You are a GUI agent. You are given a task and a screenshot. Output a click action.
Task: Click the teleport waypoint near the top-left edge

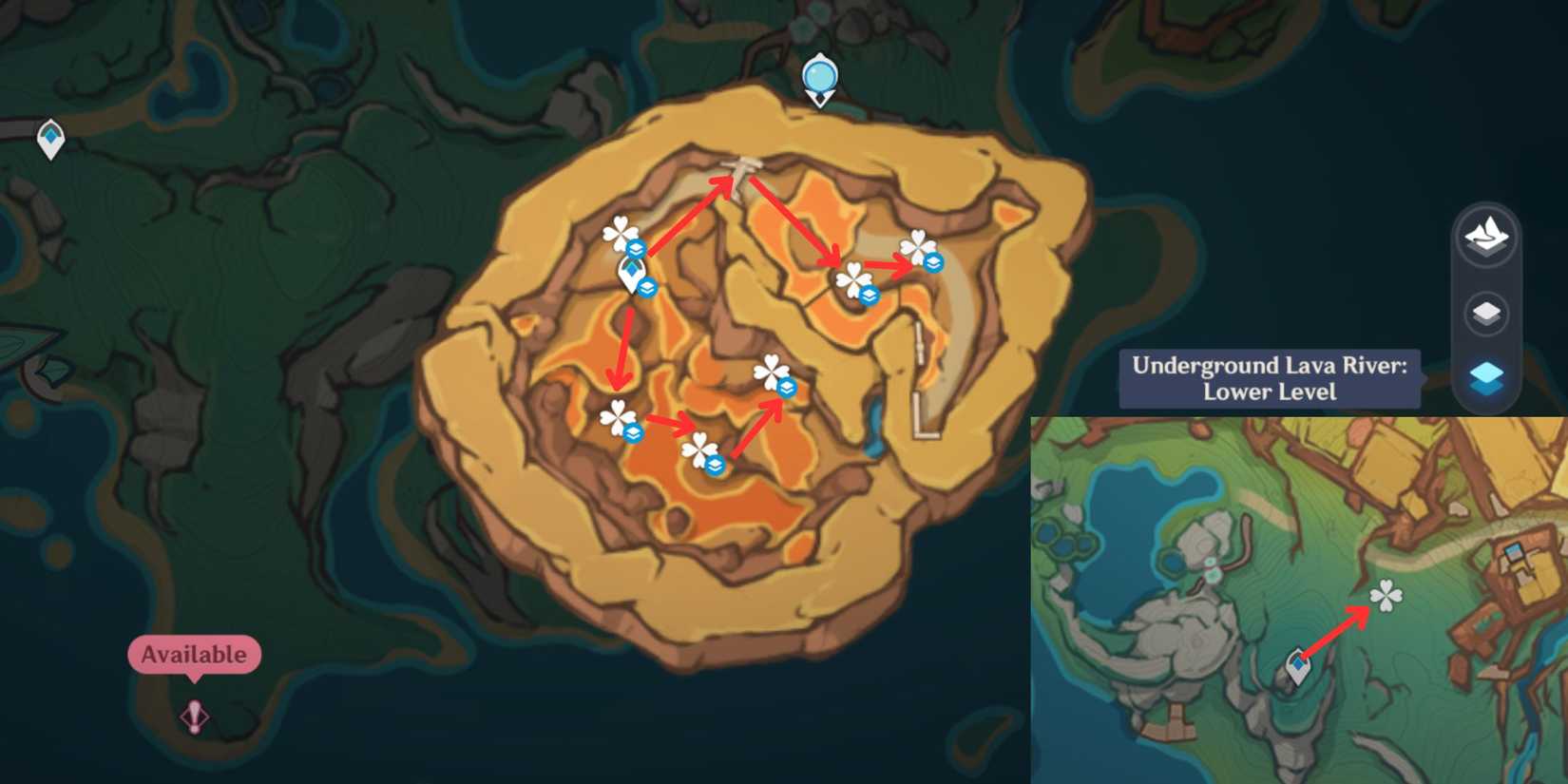point(49,136)
